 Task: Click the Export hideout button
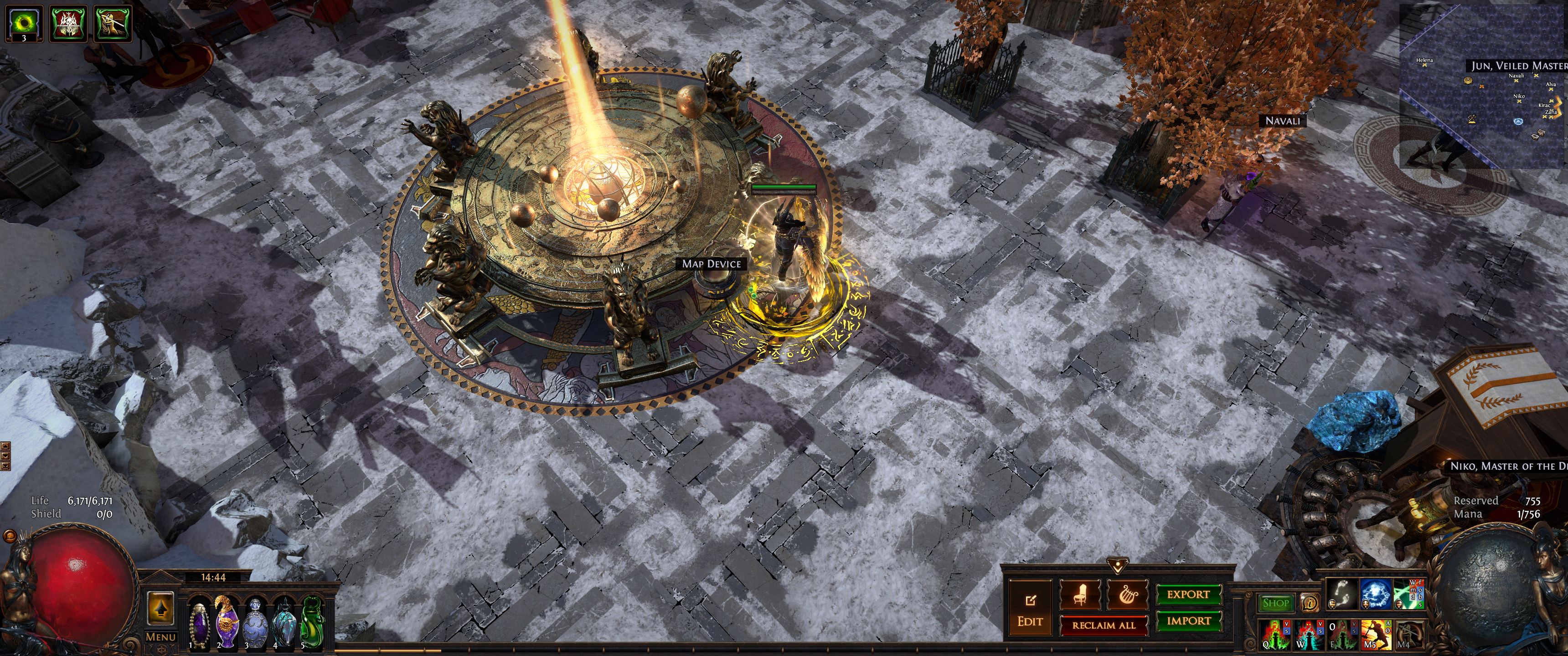coord(1187,594)
